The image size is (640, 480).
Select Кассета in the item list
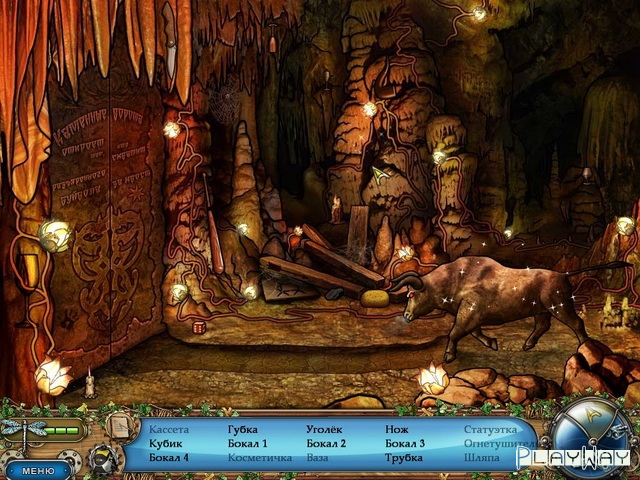click(x=168, y=430)
